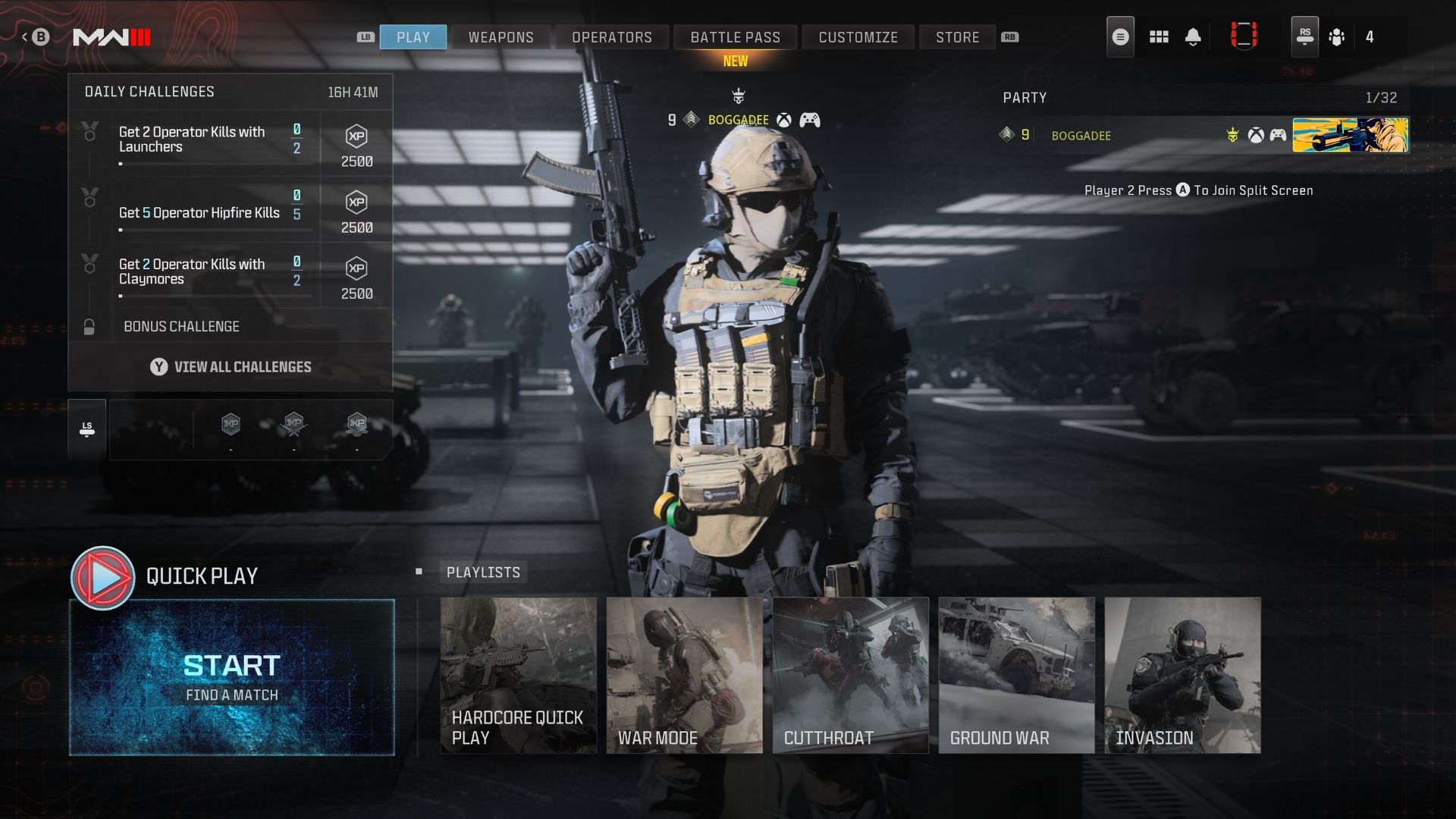
Task: Select the weapon XP token icon
Action: pos(293,425)
